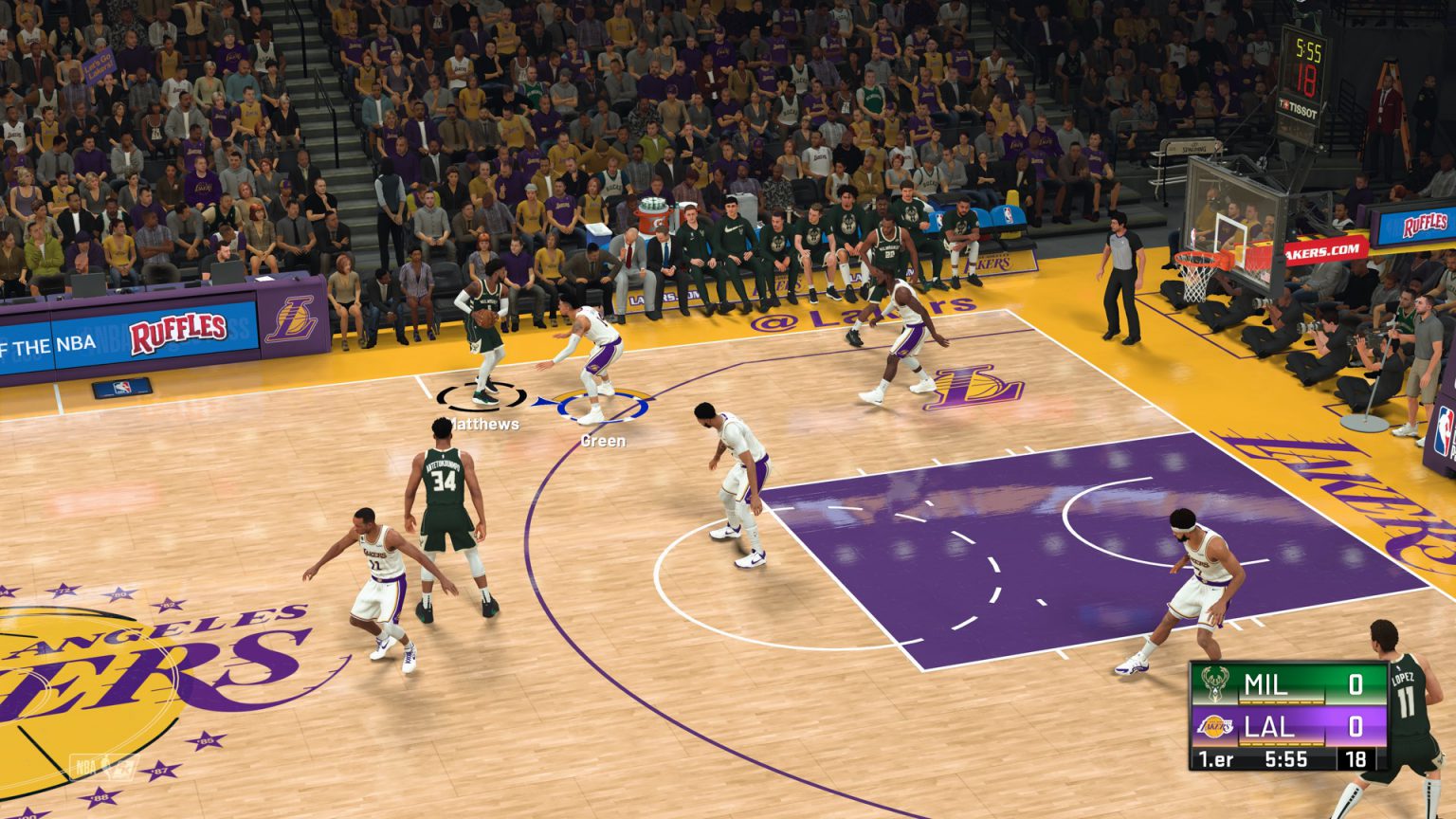Click the quarter indicator labeled 1.er
Viewport: 1456px width, 819px height.
tap(1217, 758)
